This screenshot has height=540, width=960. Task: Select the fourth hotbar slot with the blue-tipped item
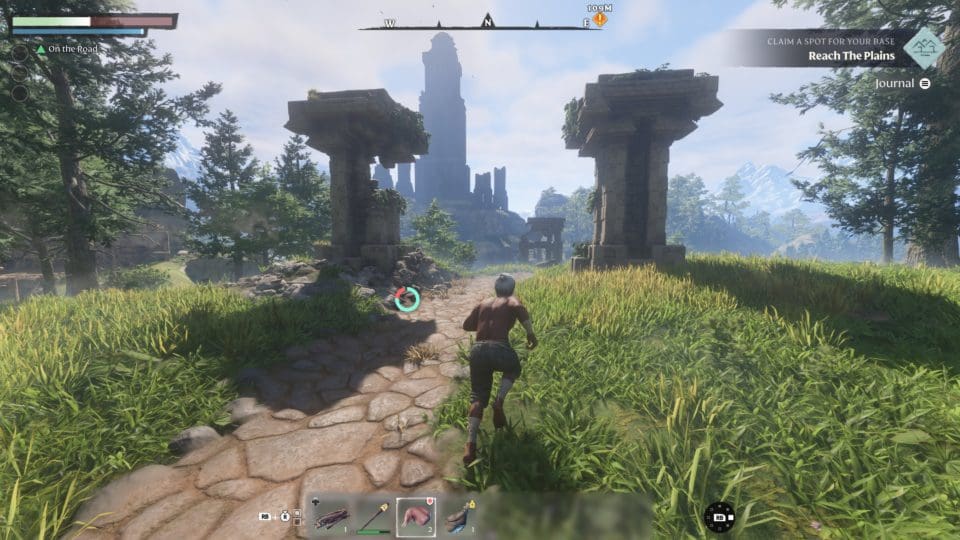(458, 517)
